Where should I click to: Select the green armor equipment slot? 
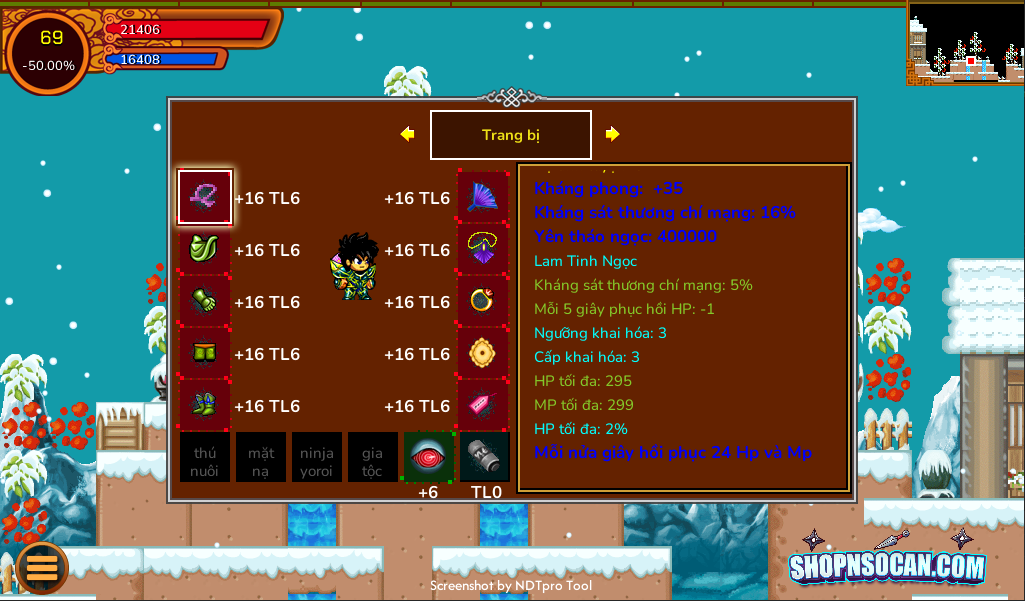tap(205, 250)
